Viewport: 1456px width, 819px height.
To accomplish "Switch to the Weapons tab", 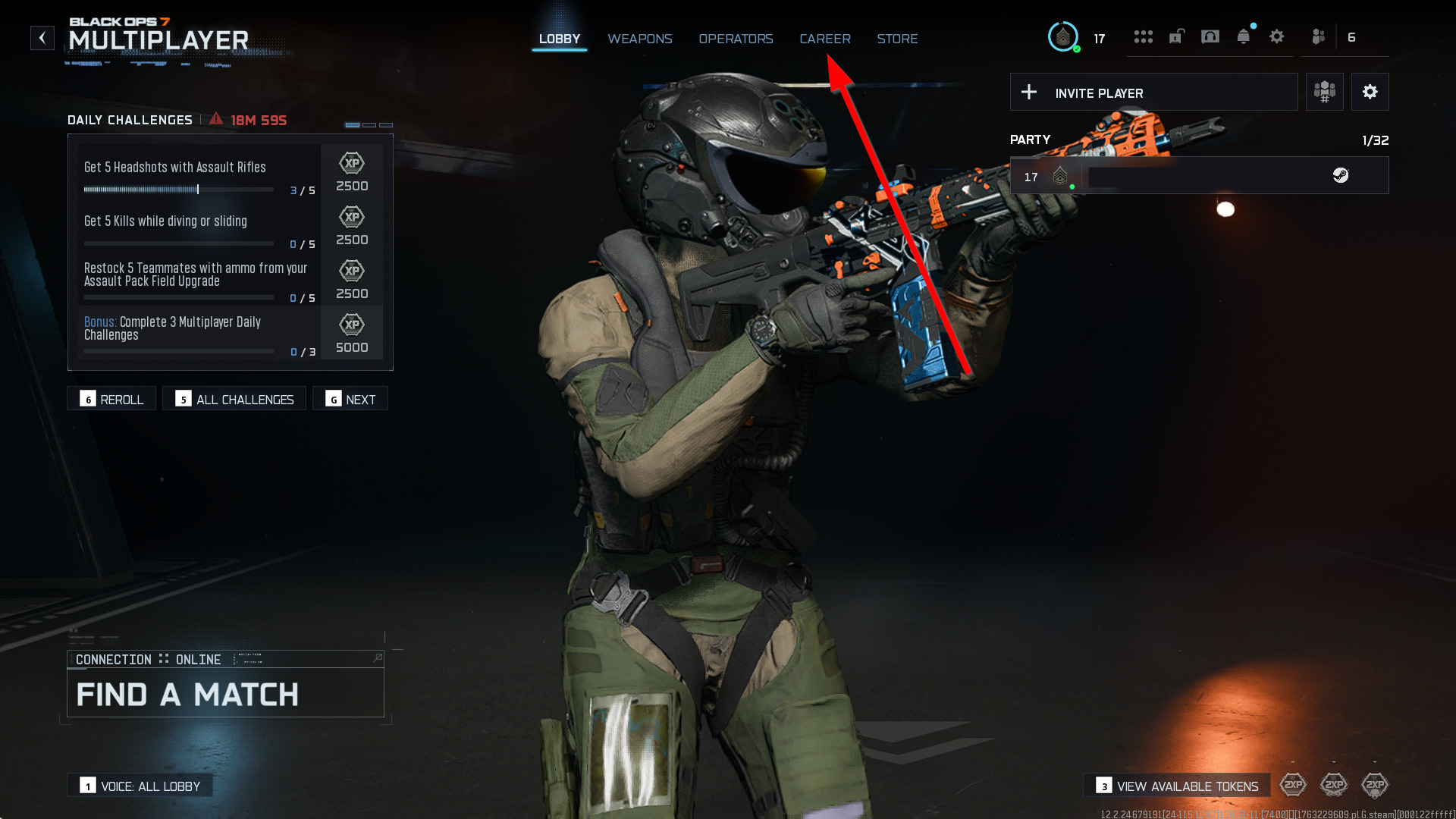I will pyautogui.click(x=639, y=39).
